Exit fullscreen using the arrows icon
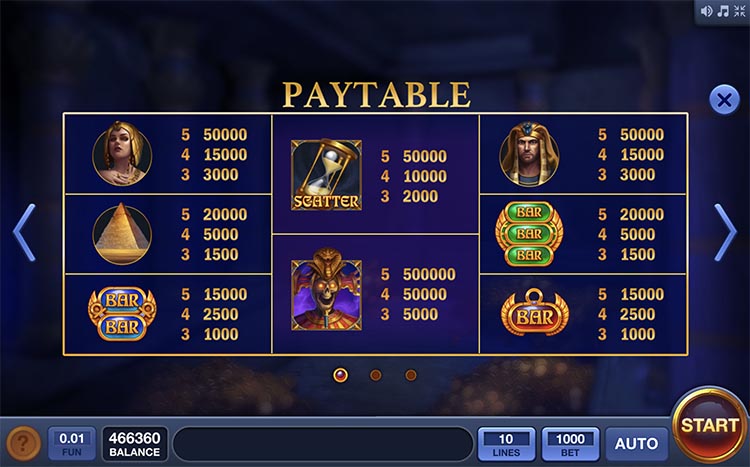This screenshot has height=467, width=750. click(738, 11)
